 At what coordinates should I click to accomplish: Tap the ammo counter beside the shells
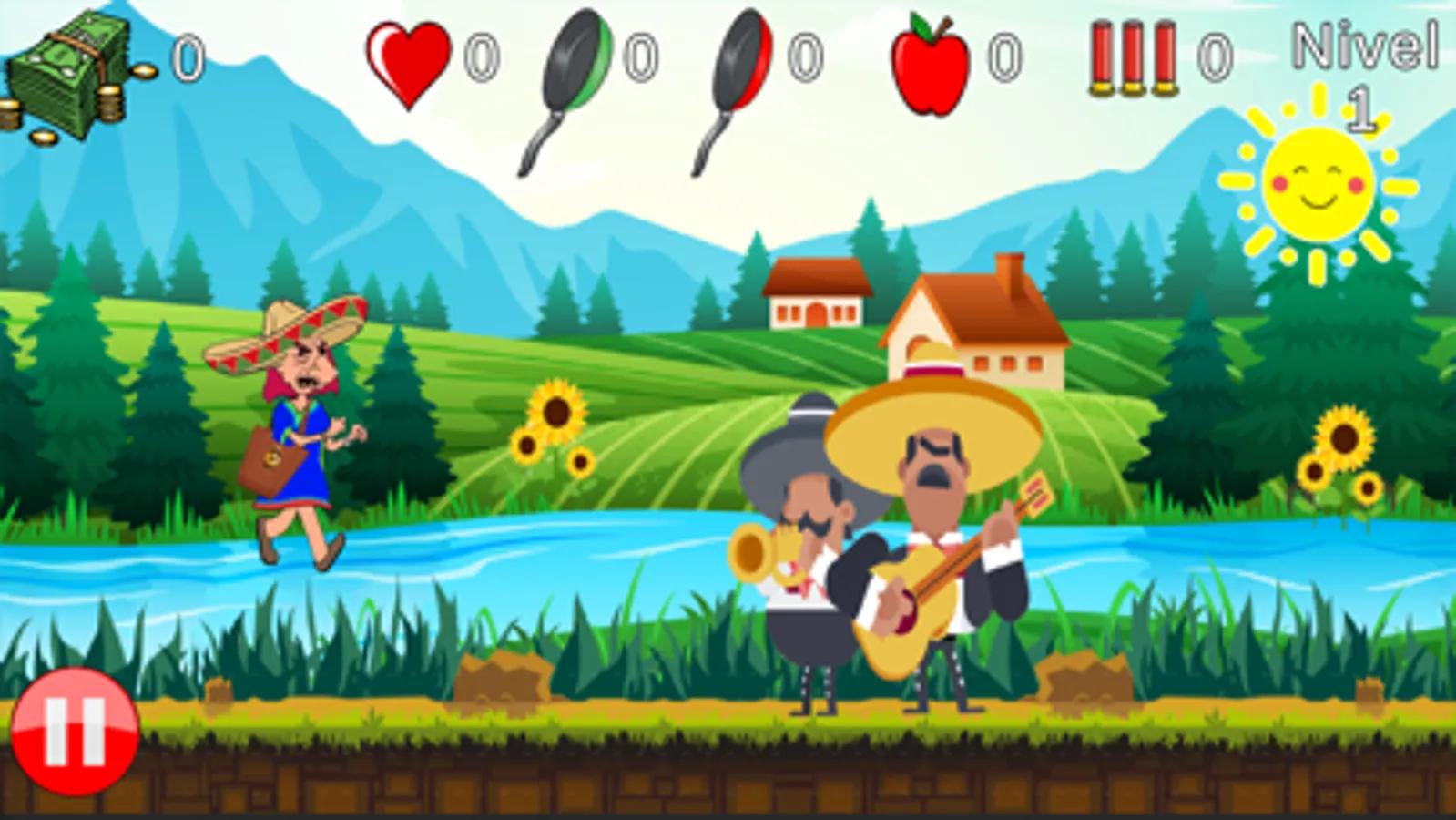pyautogui.click(x=1214, y=58)
